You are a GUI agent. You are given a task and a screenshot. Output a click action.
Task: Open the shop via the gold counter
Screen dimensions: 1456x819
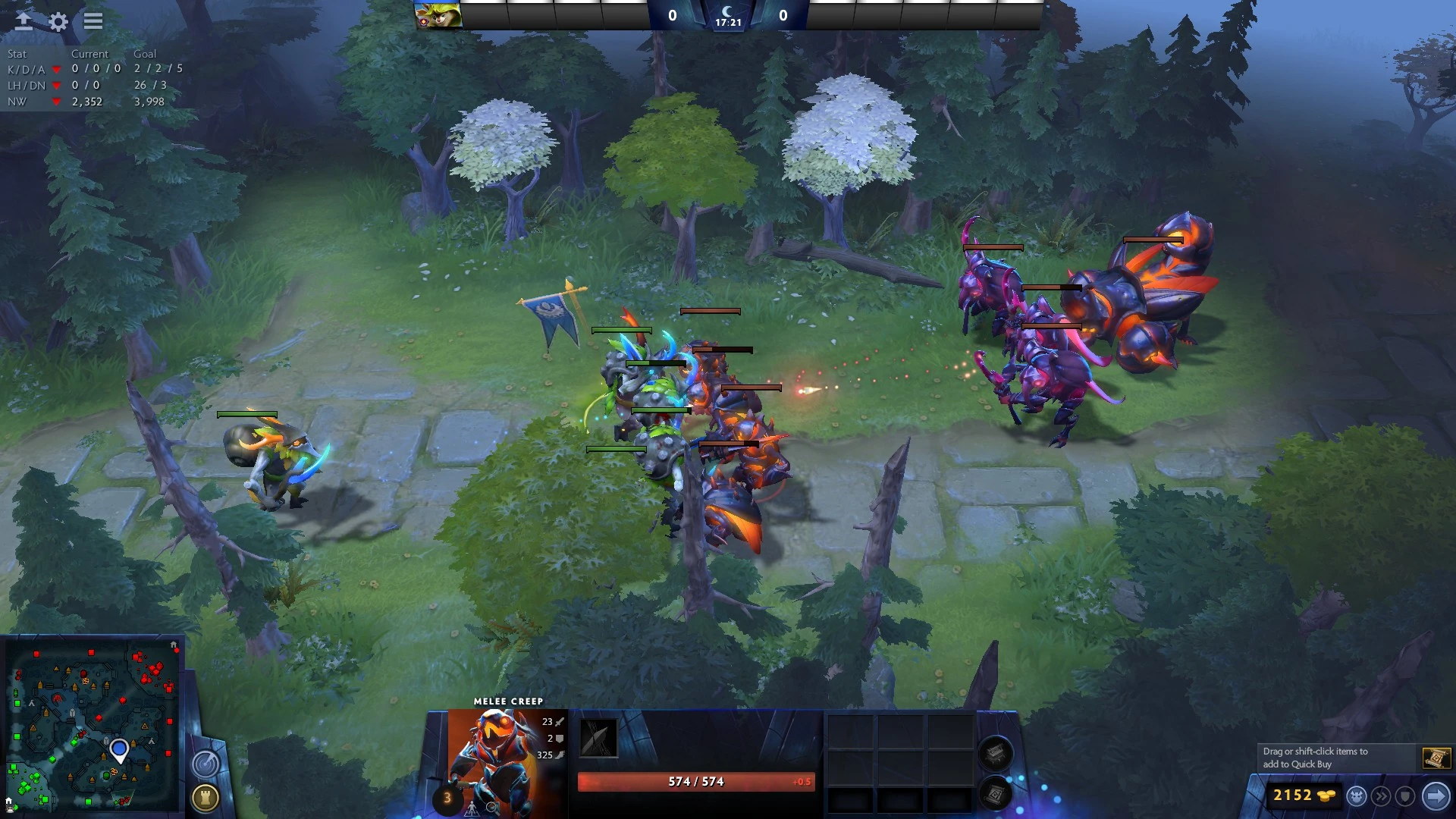point(1303,795)
